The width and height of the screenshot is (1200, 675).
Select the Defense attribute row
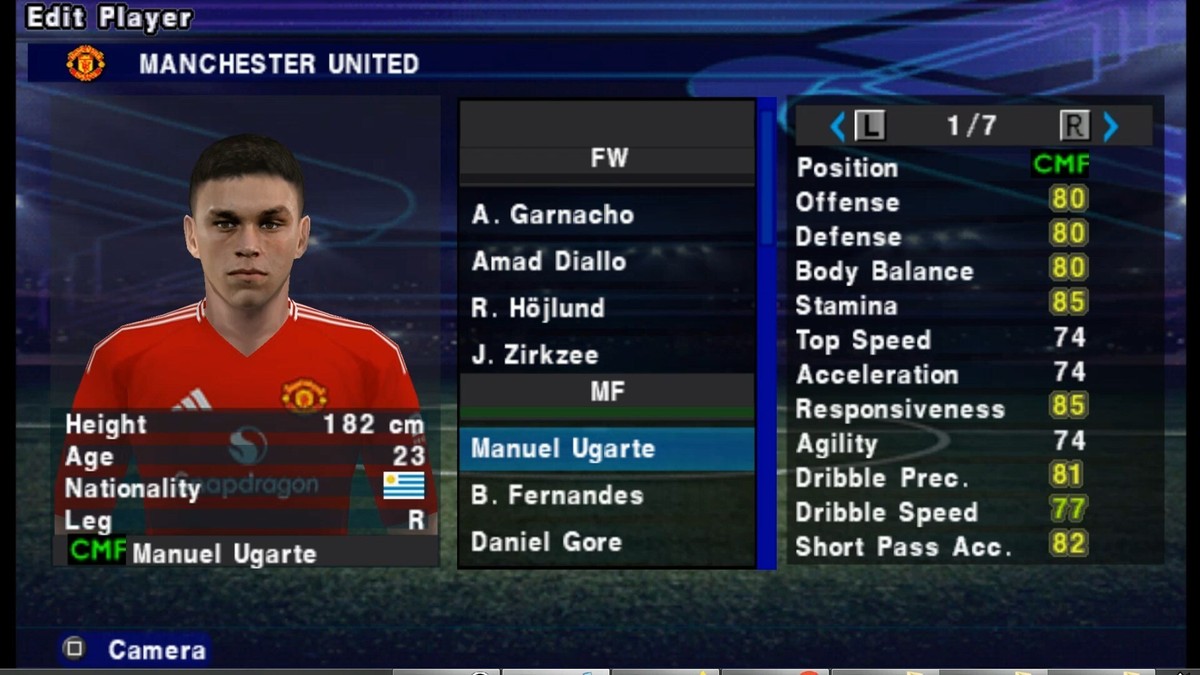(x=941, y=236)
